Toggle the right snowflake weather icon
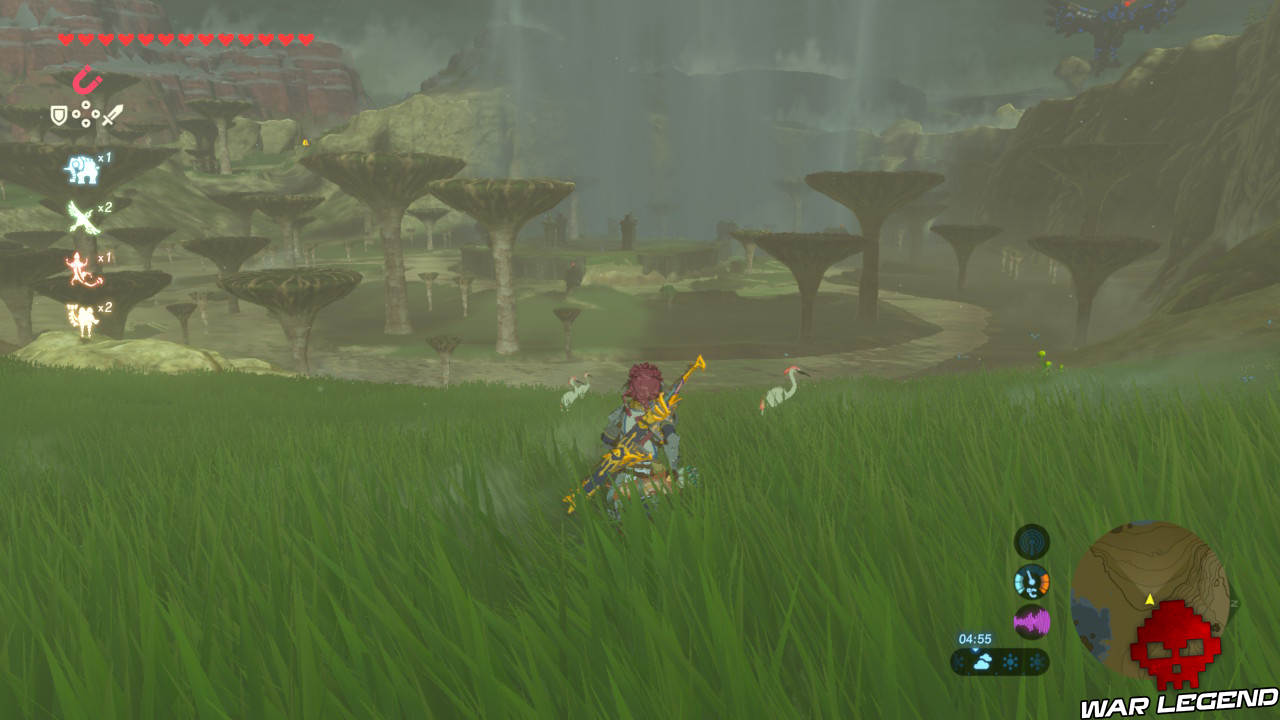 (x=1038, y=660)
